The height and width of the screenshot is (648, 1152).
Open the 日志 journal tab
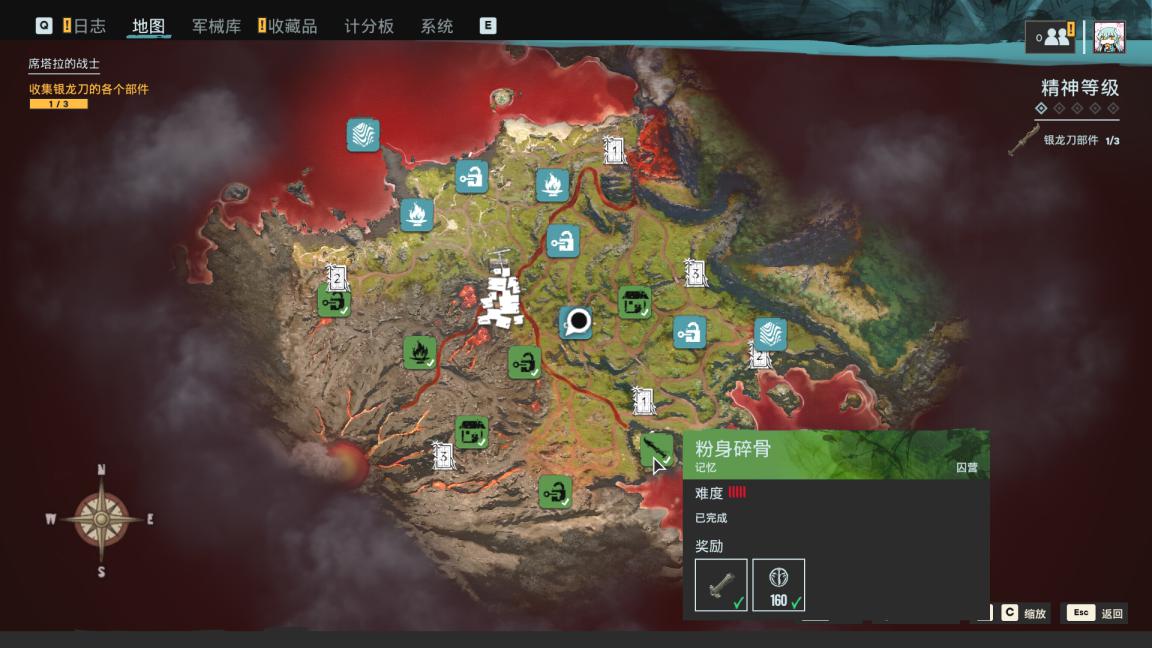click(88, 26)
